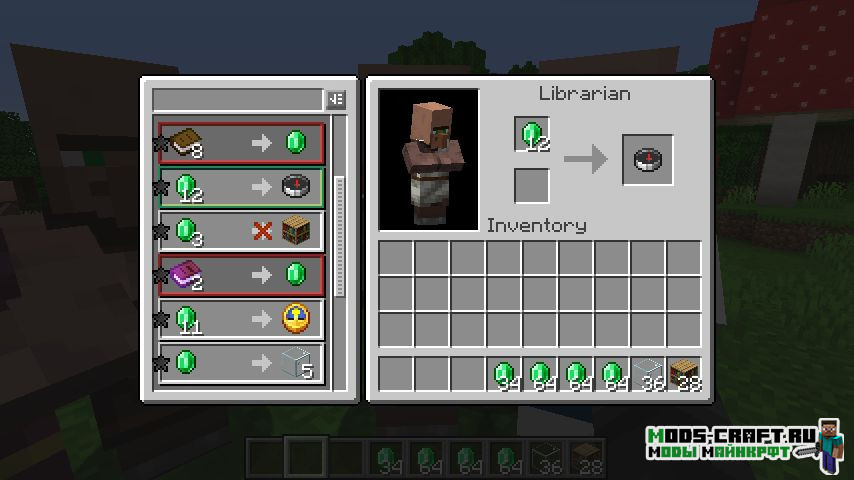Take the compass from the result slot

[647, 160]
